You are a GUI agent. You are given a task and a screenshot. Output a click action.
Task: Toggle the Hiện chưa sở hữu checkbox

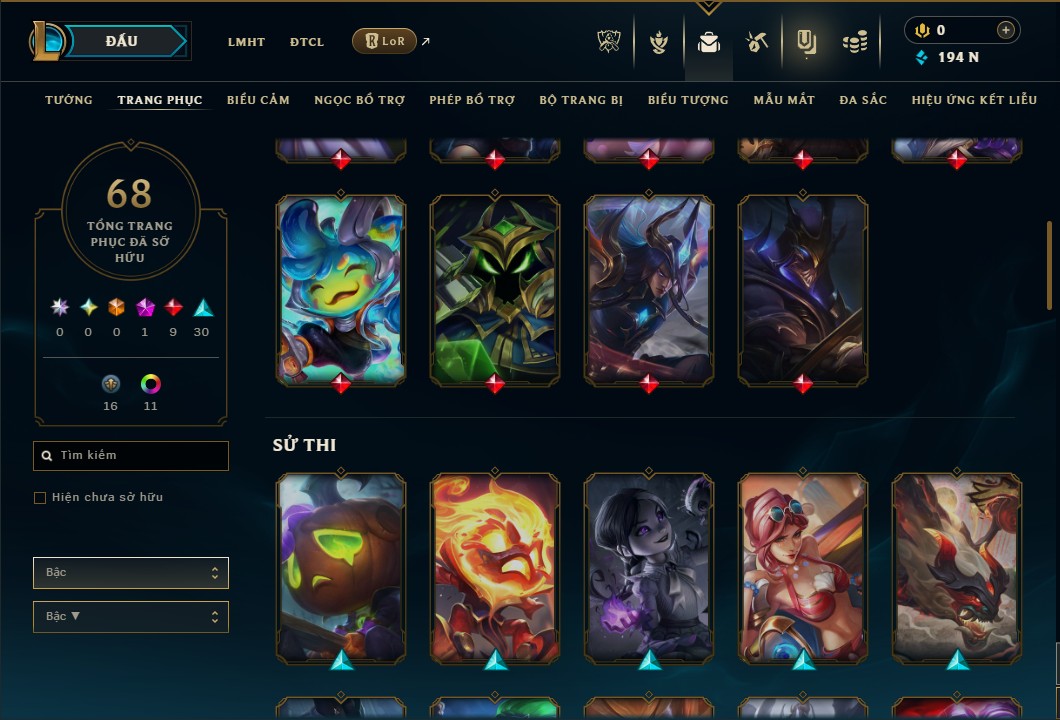pos(40,498)
